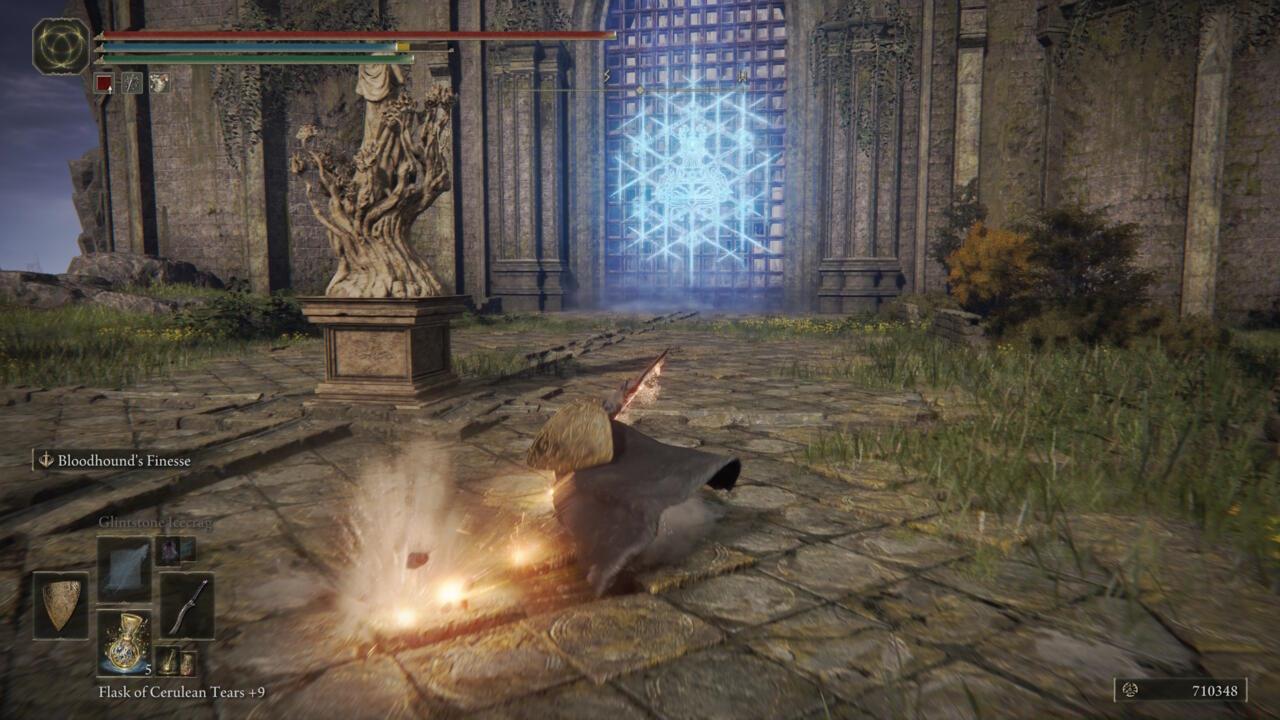
Task: Click the crossed-weapons buff icon under the health bar
Action: click(x=132, y=83)
